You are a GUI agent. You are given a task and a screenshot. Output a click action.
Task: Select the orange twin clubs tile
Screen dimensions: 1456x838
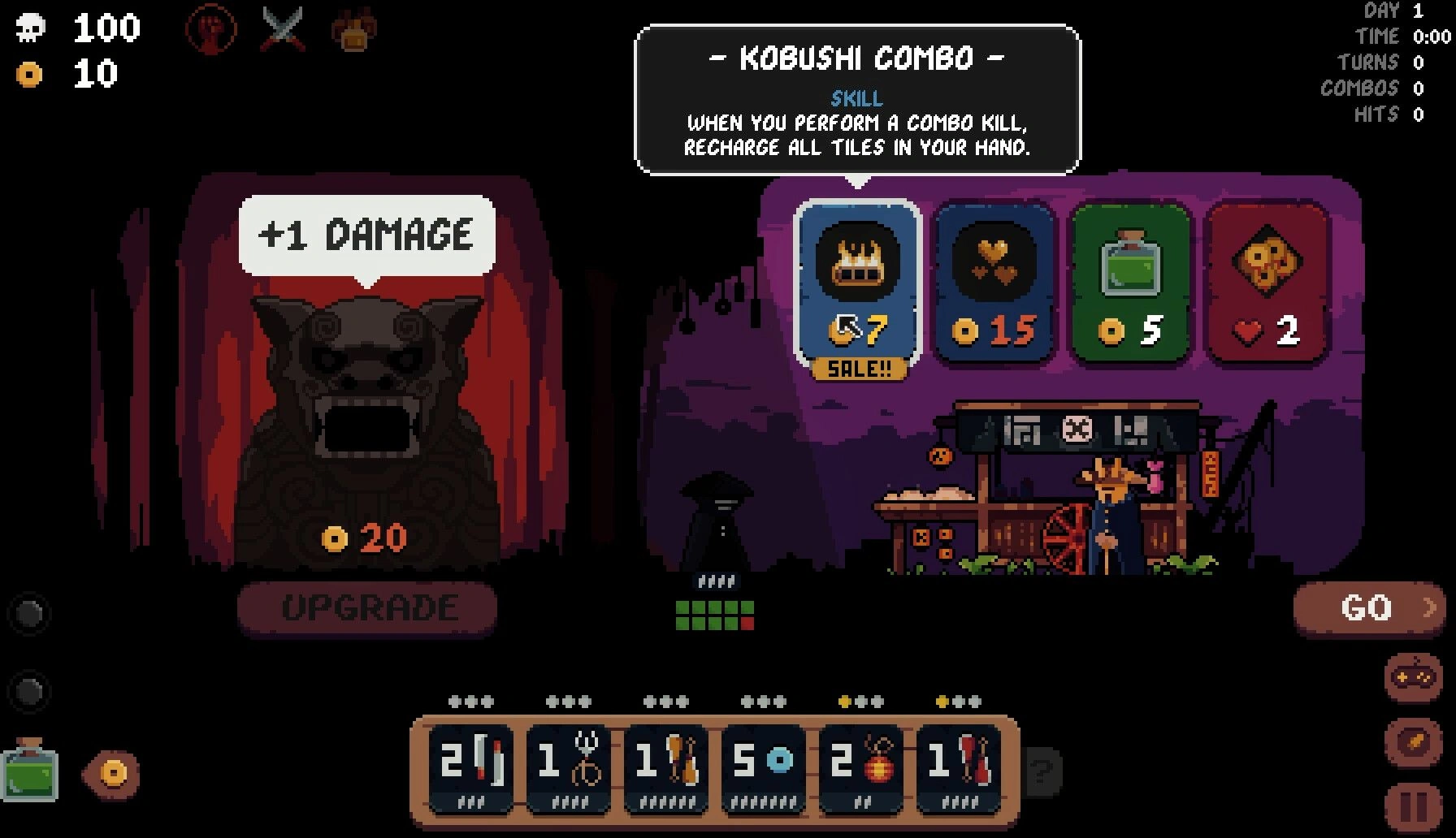666,767
